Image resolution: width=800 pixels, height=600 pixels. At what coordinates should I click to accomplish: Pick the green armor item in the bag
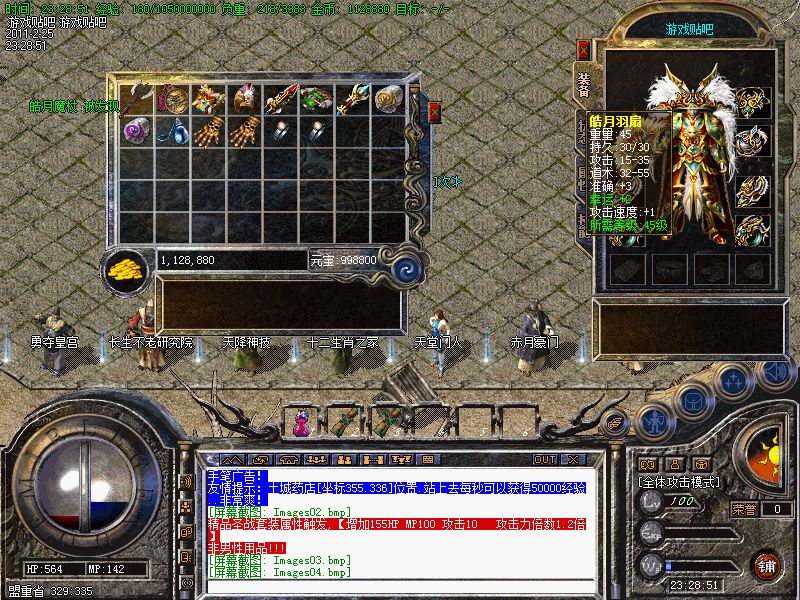coord(316,99)
